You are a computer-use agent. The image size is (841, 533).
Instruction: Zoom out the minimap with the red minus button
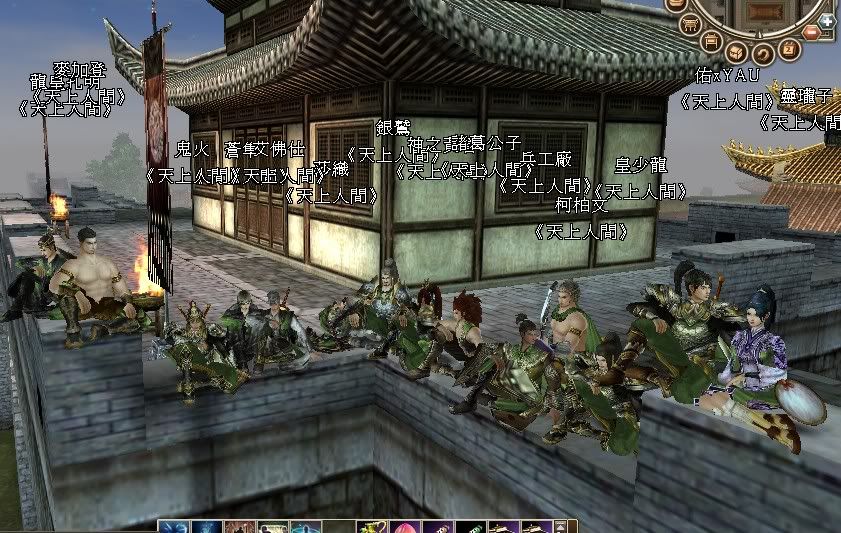click(x=811, y=33)
